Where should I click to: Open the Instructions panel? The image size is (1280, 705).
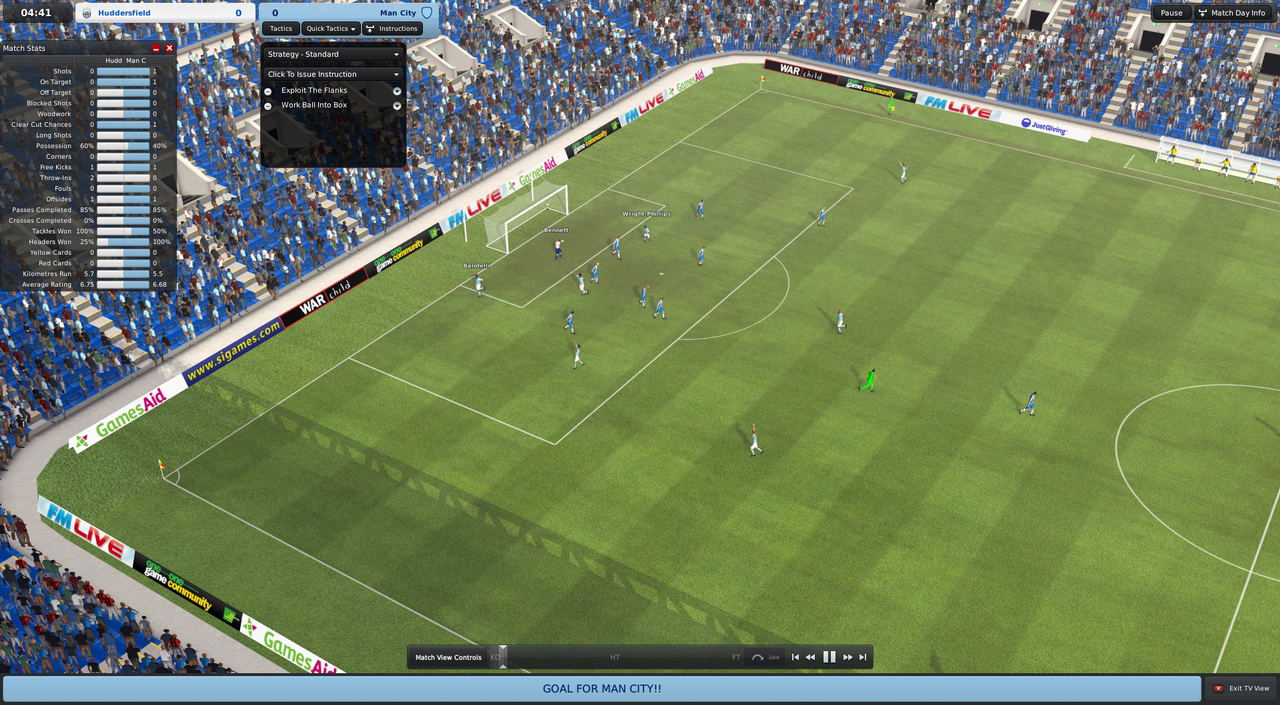click(x=392, y=29)
